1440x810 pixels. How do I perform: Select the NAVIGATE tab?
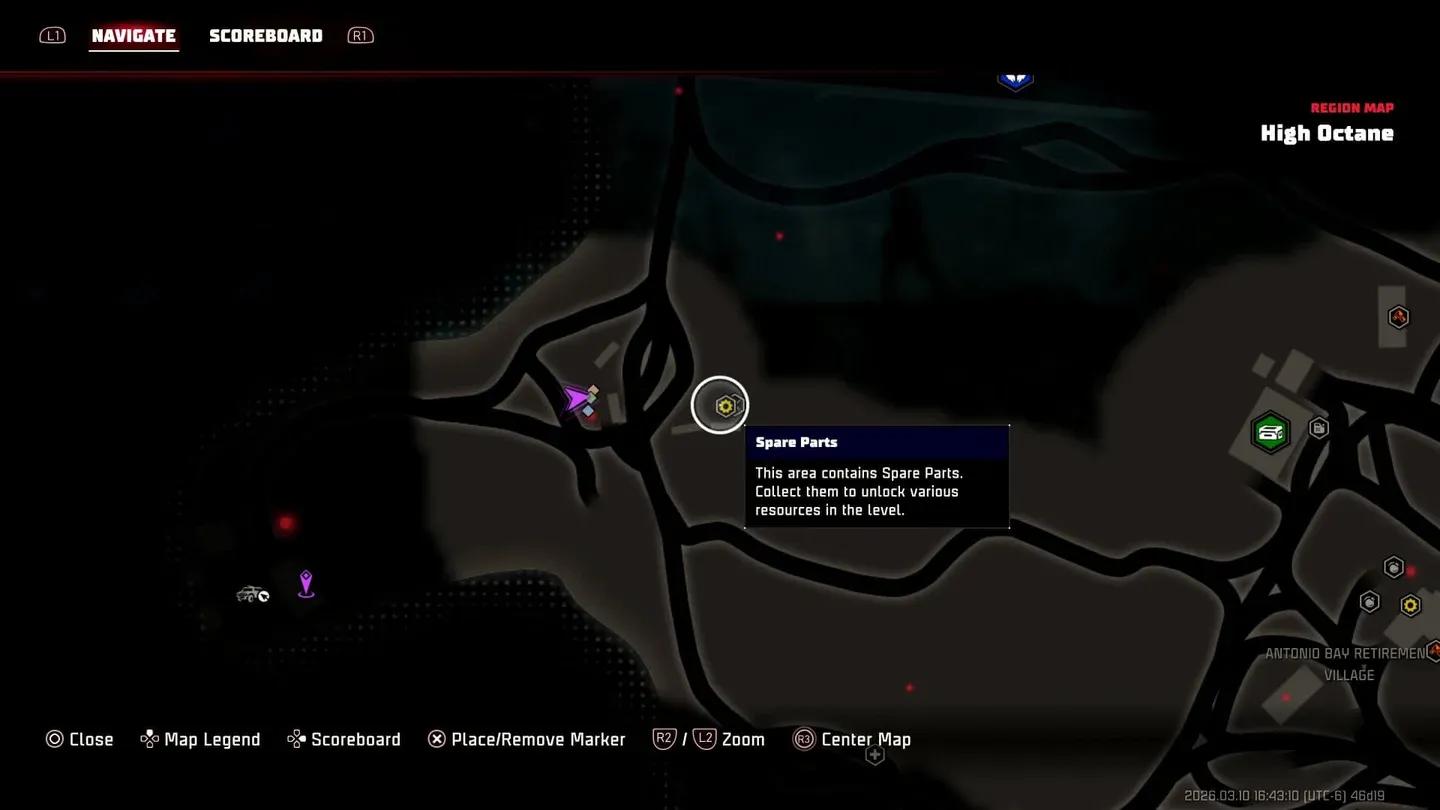coord(134,35)
